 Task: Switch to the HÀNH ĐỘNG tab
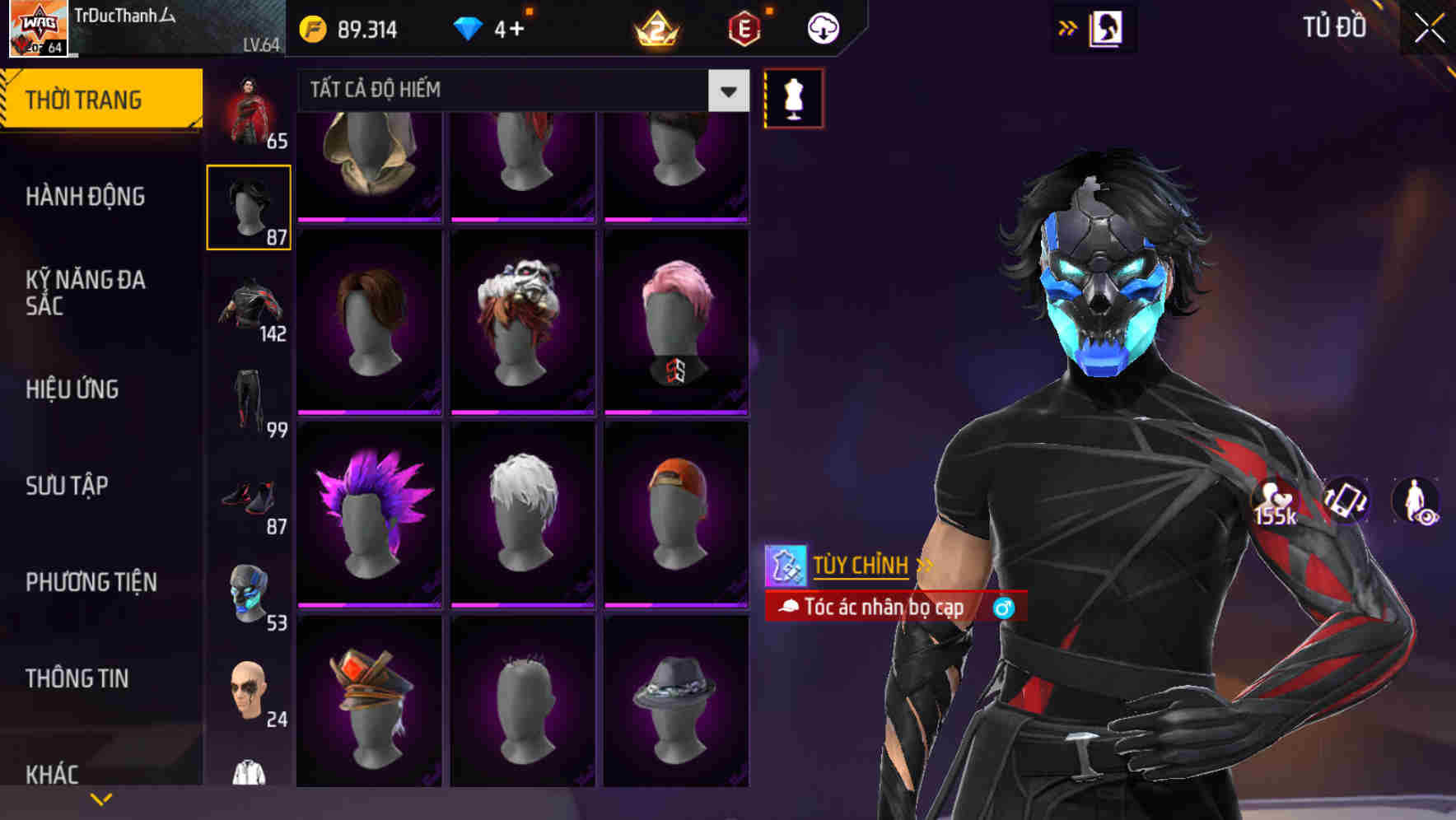coord(86,197)
